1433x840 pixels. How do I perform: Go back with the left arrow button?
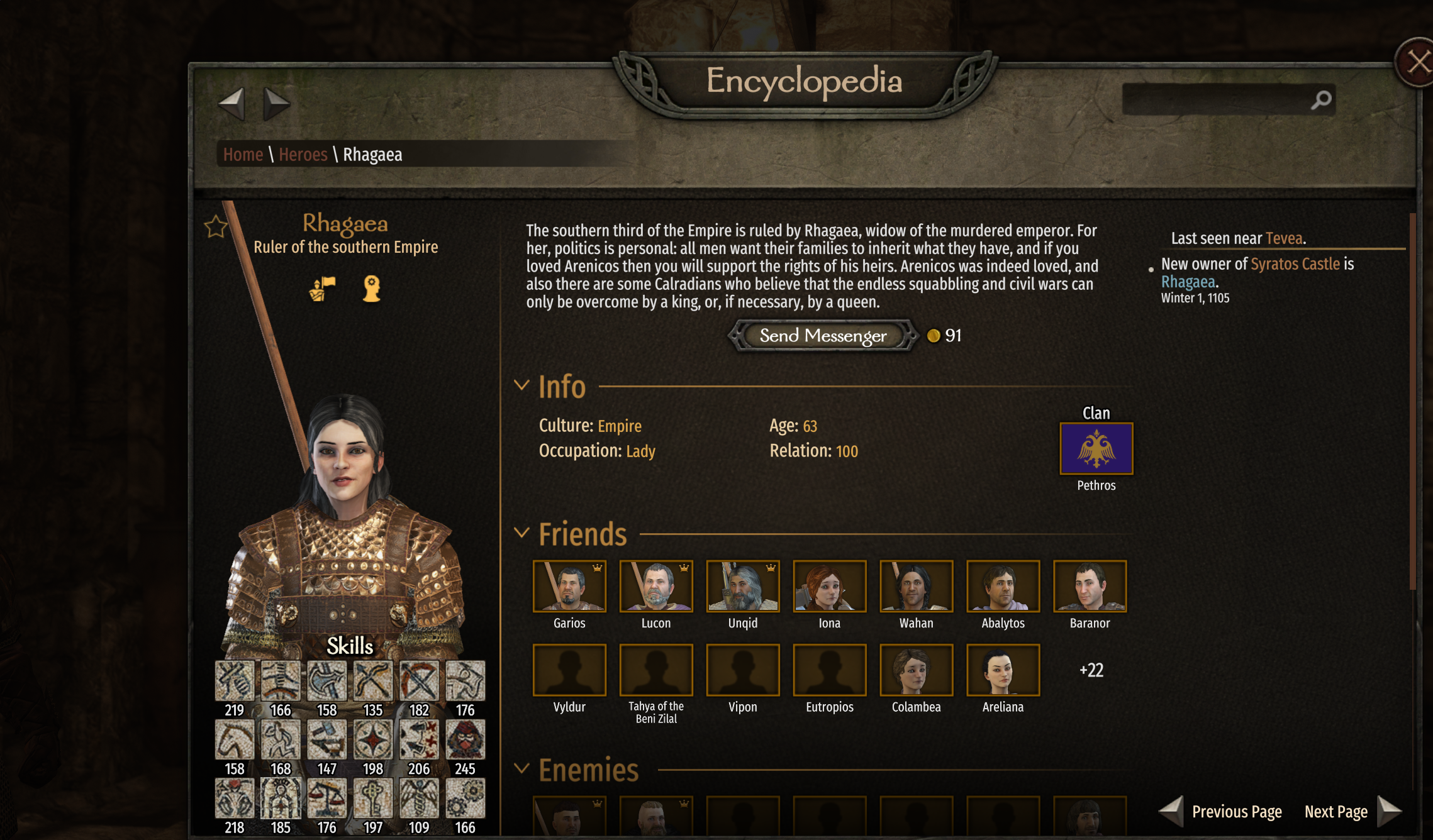[x=231, y=103]
